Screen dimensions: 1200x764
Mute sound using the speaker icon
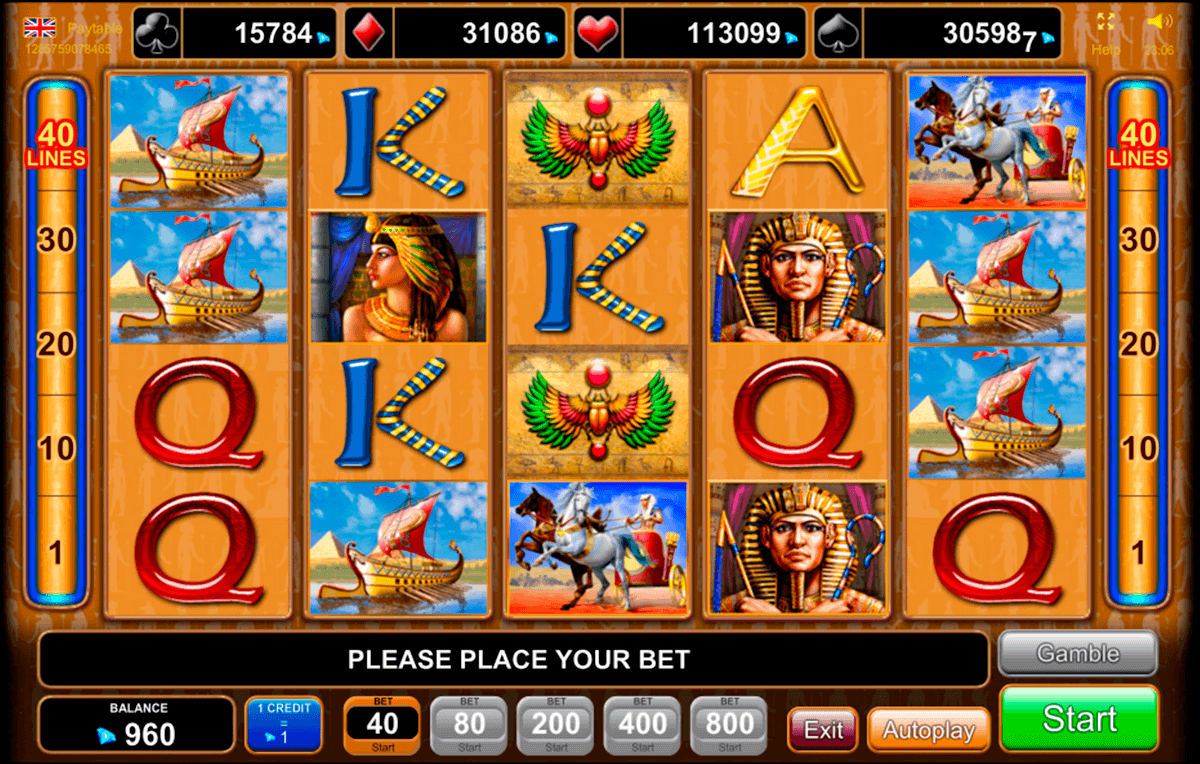click(1159, 21)
